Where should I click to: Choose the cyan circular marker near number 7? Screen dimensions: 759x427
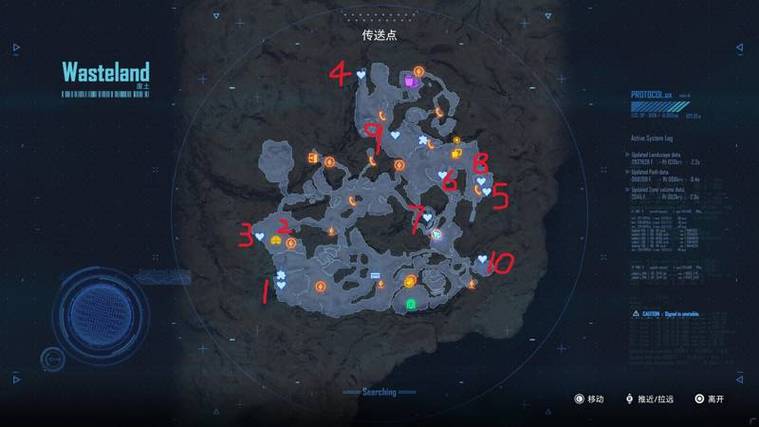coord(437,233)
